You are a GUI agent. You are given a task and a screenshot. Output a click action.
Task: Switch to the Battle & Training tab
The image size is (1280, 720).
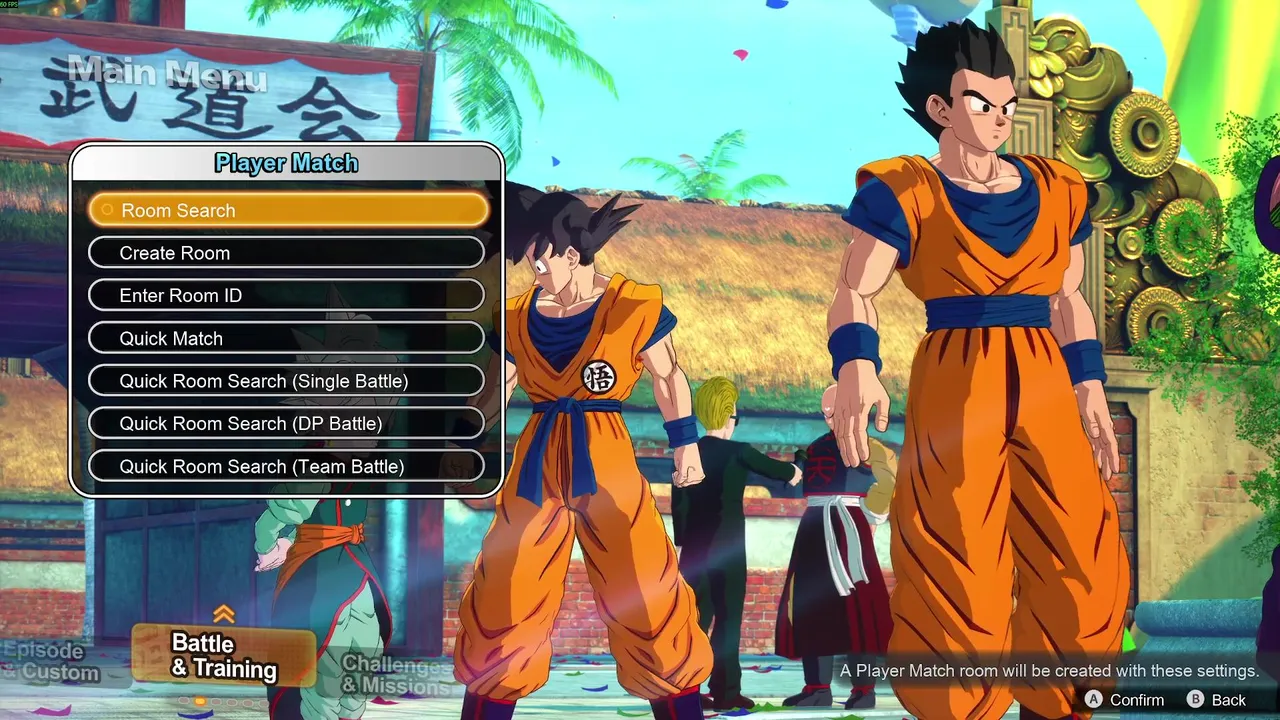(x=223, y=656)
